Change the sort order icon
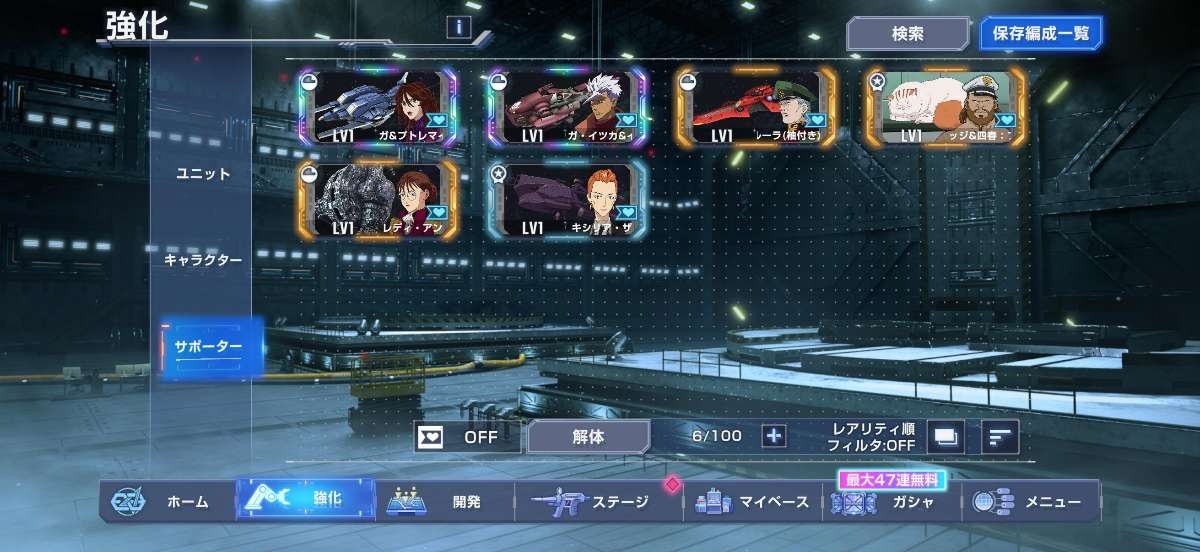1200x552 pixels. click(999, 436)
